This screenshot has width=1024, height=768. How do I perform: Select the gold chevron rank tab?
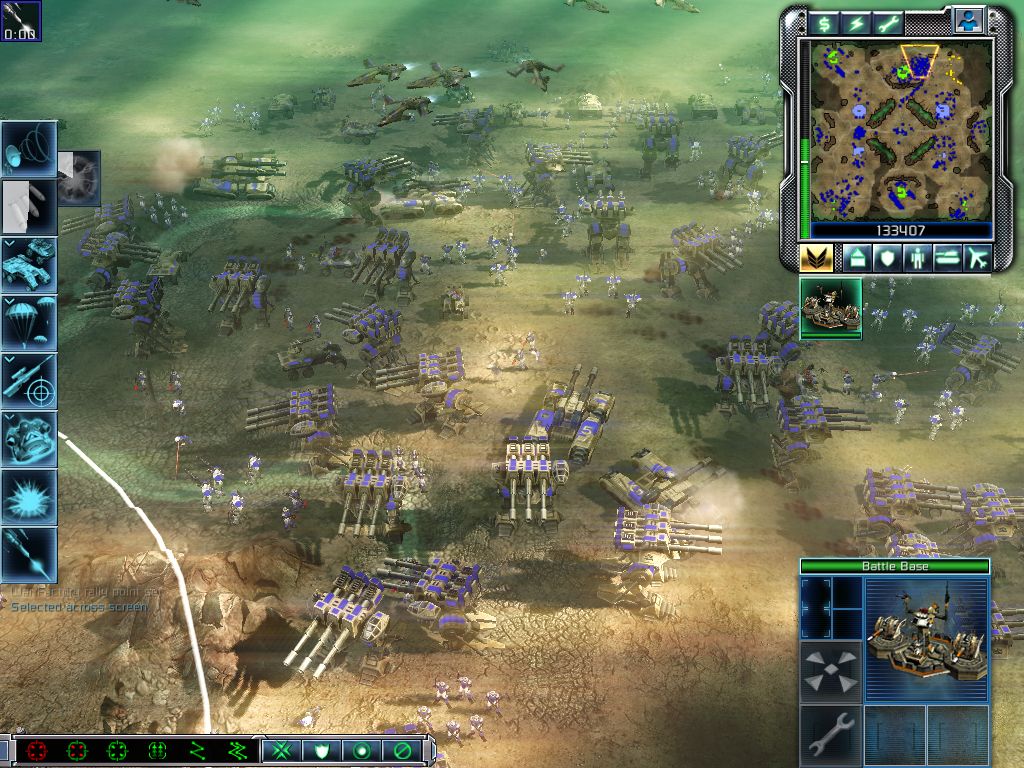pos(816,258)
